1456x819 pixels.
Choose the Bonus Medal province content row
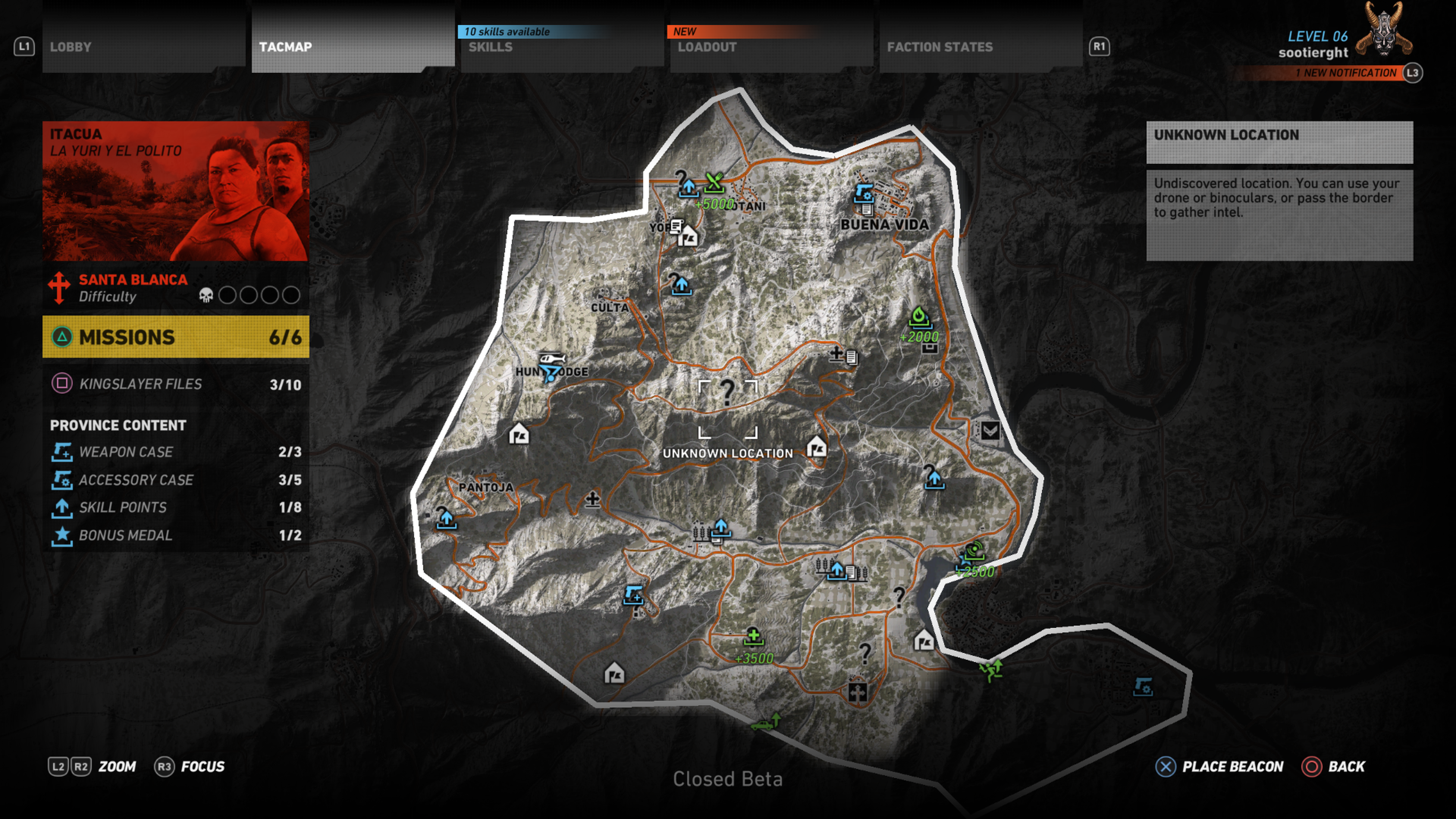click(x=175, y=535)
